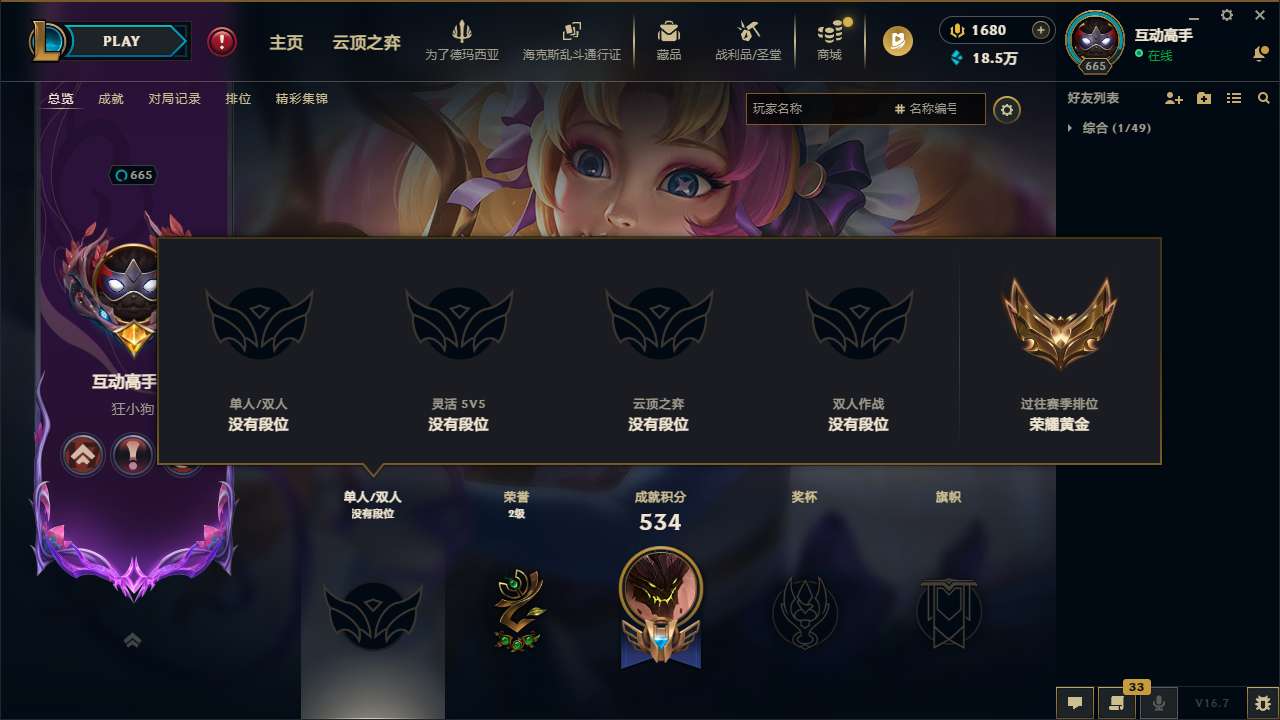Viewport: 1280px width, 720px height.
Task: Open the 藏品 collection
Action: (669, 41)
